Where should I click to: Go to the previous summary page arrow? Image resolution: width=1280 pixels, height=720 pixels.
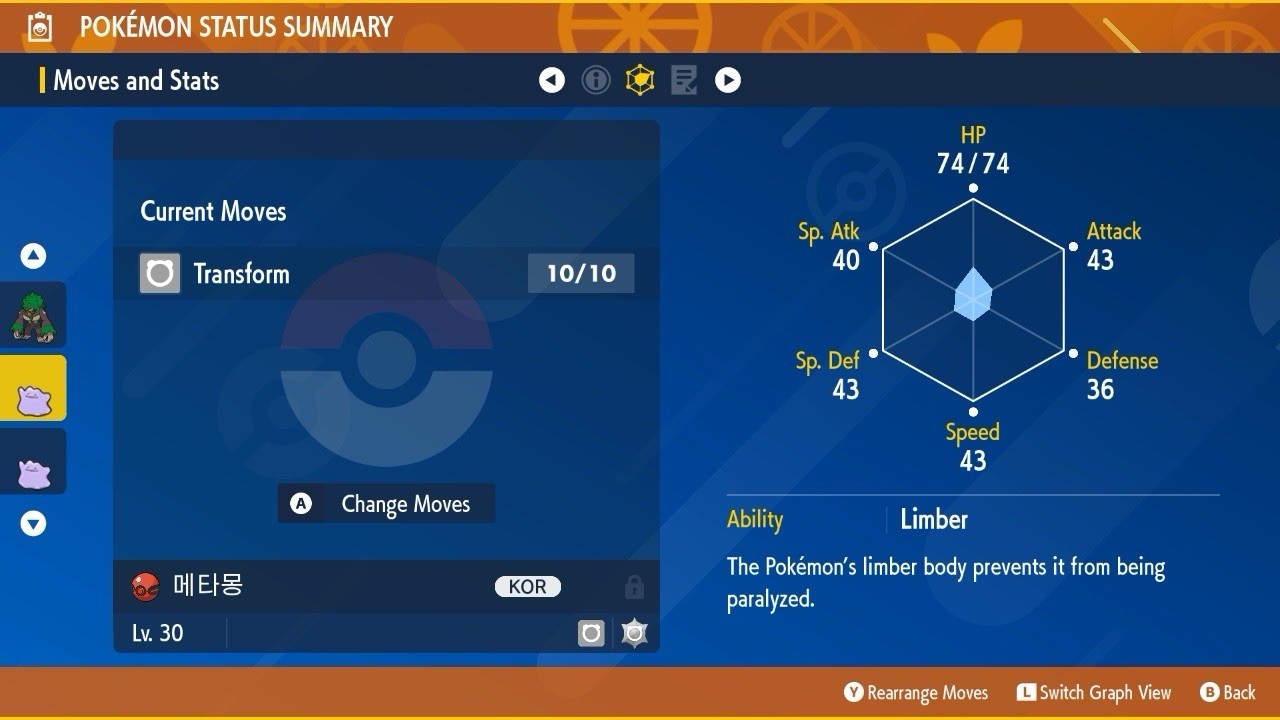[x=552, y=80]
